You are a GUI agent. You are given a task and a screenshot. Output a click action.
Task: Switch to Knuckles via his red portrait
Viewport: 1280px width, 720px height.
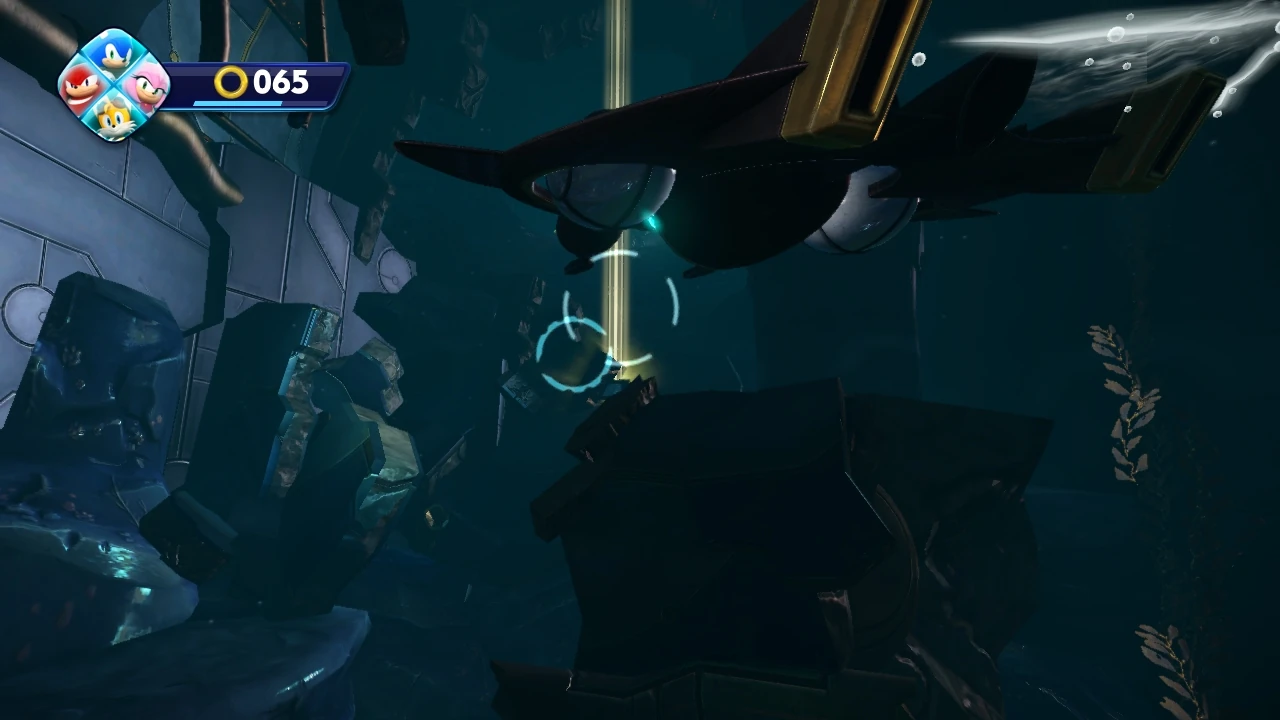click(x=83, y=87)
